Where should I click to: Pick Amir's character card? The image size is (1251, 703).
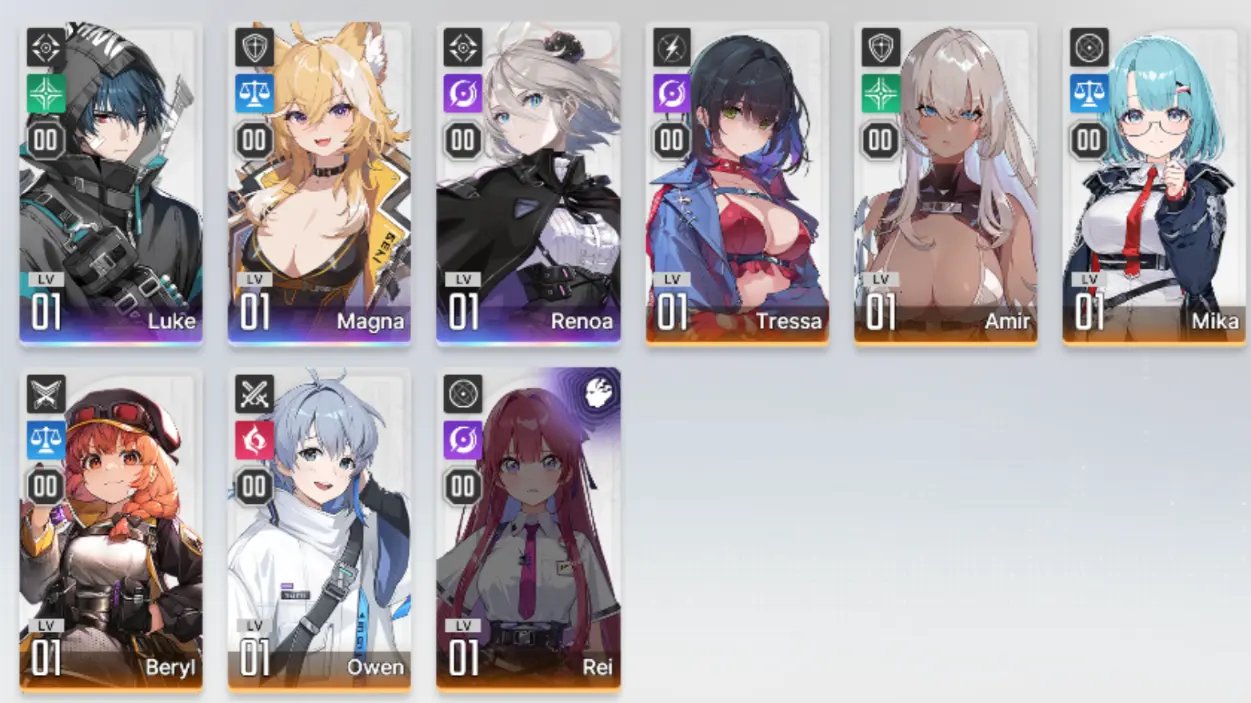[945, 185]
